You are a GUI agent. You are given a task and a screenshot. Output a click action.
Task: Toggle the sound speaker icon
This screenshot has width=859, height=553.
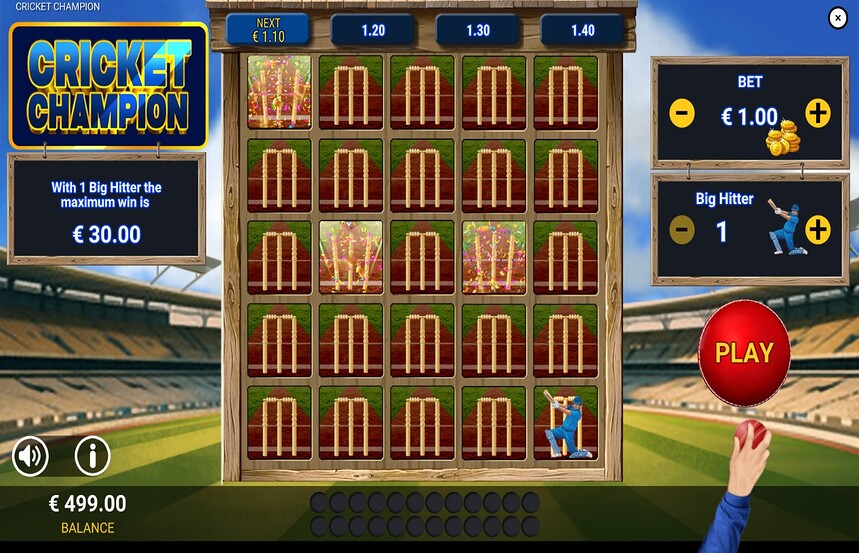point(31,457)
